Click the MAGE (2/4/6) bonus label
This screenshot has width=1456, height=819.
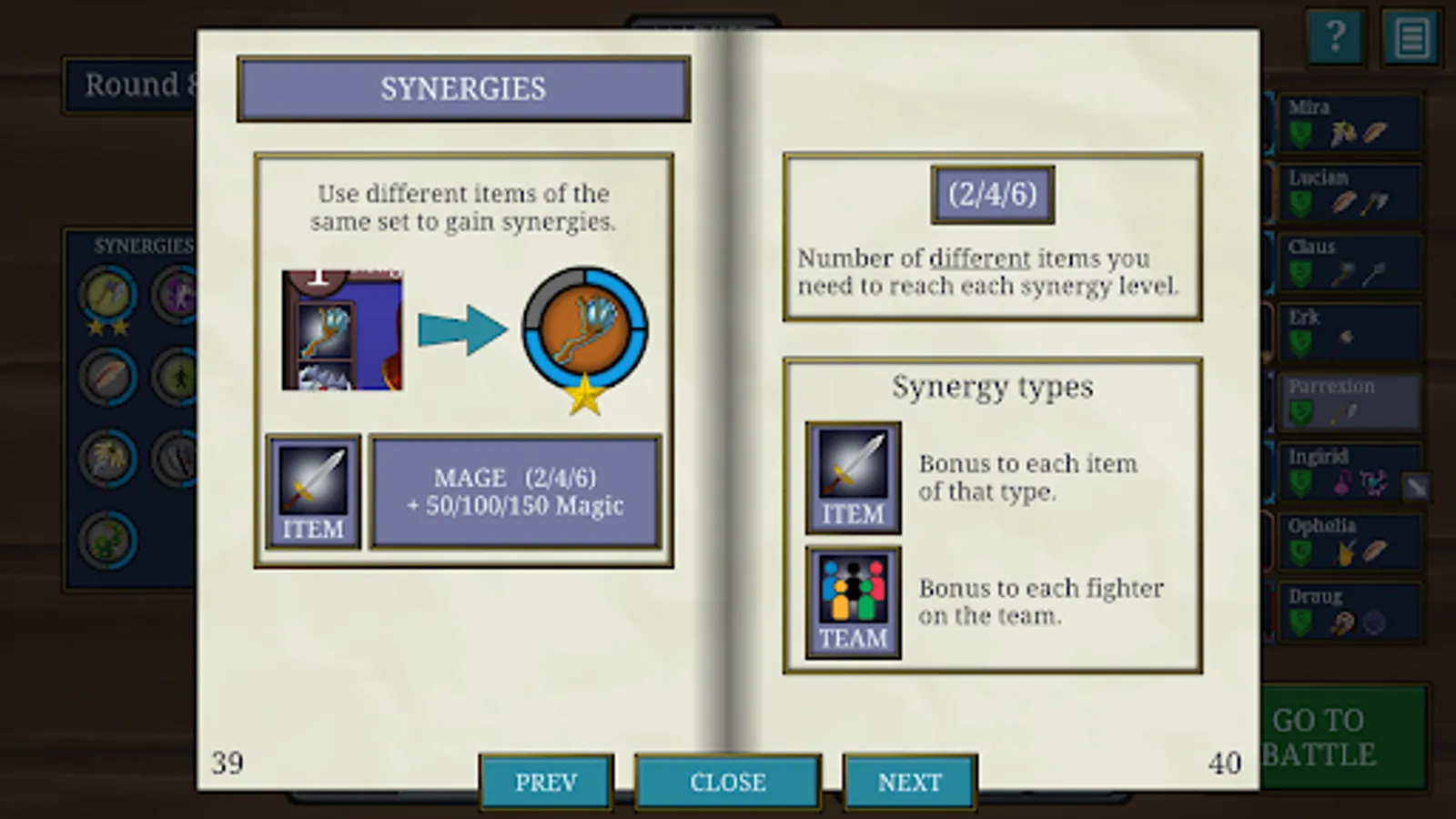click(516, 492)
